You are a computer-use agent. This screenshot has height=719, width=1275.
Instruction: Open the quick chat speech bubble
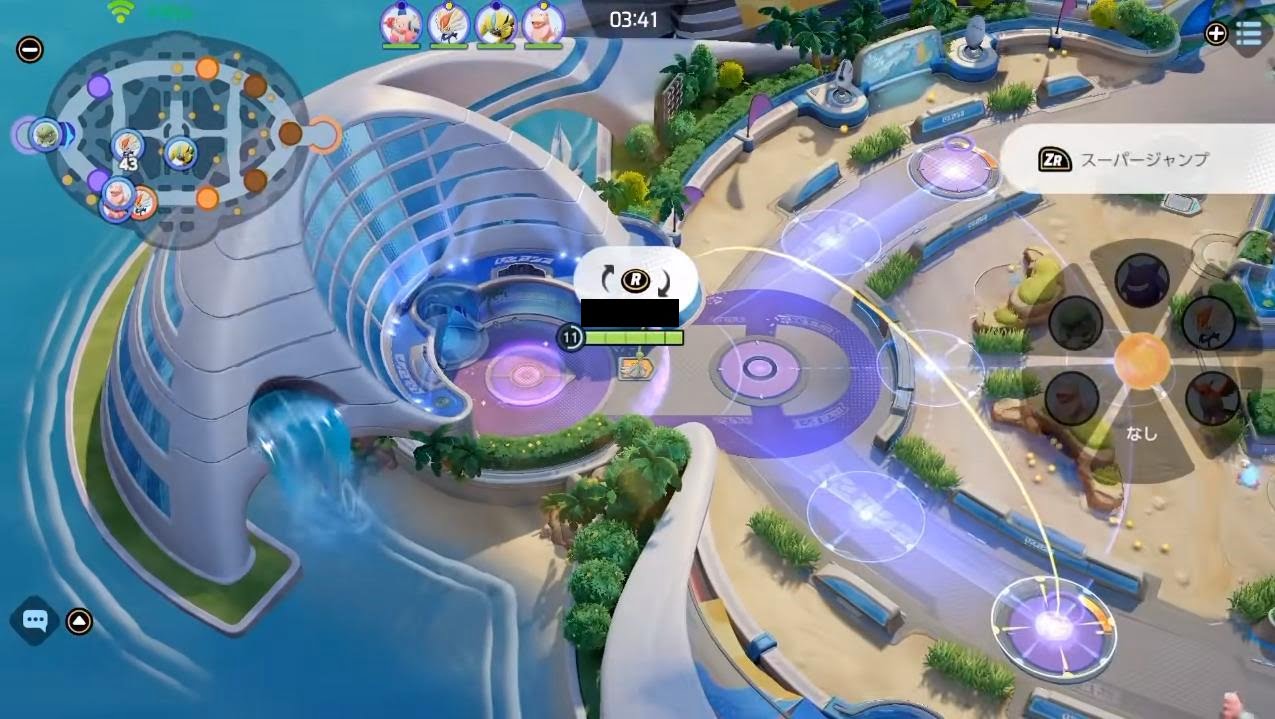(x=35, y=621)
